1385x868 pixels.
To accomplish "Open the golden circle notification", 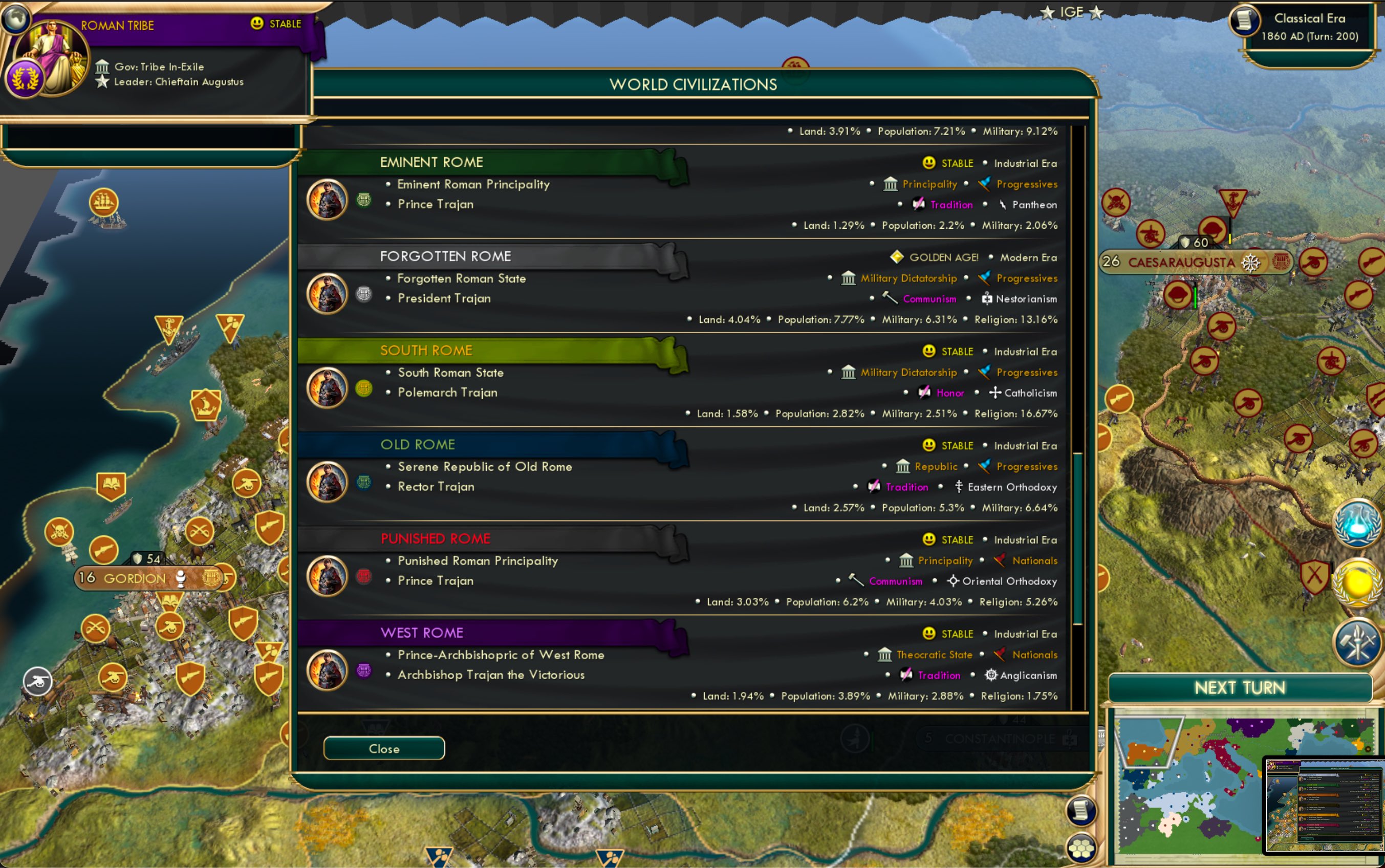I will pos(1357,583).
